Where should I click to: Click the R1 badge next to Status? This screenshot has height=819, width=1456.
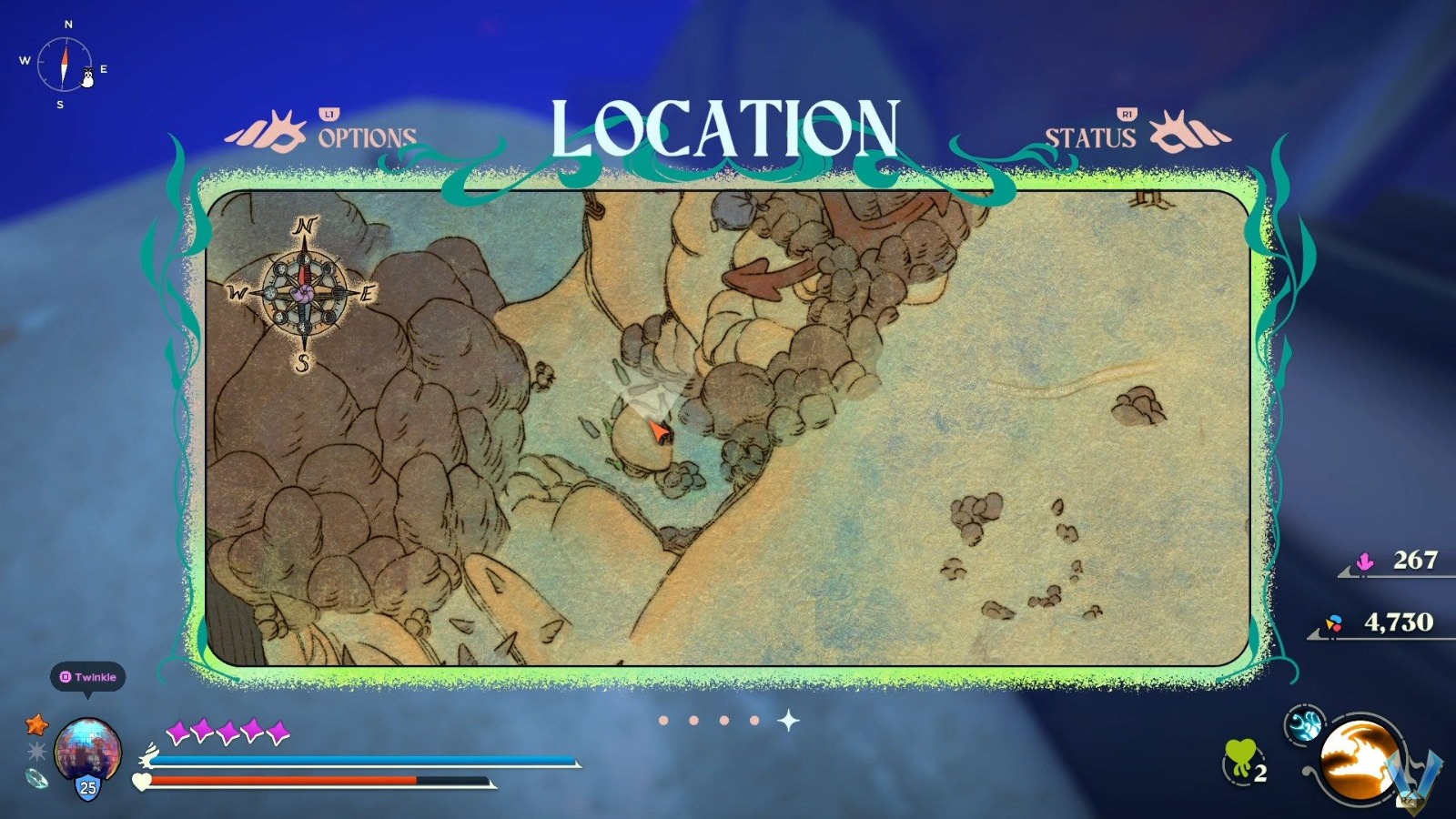pos(1127,113)
